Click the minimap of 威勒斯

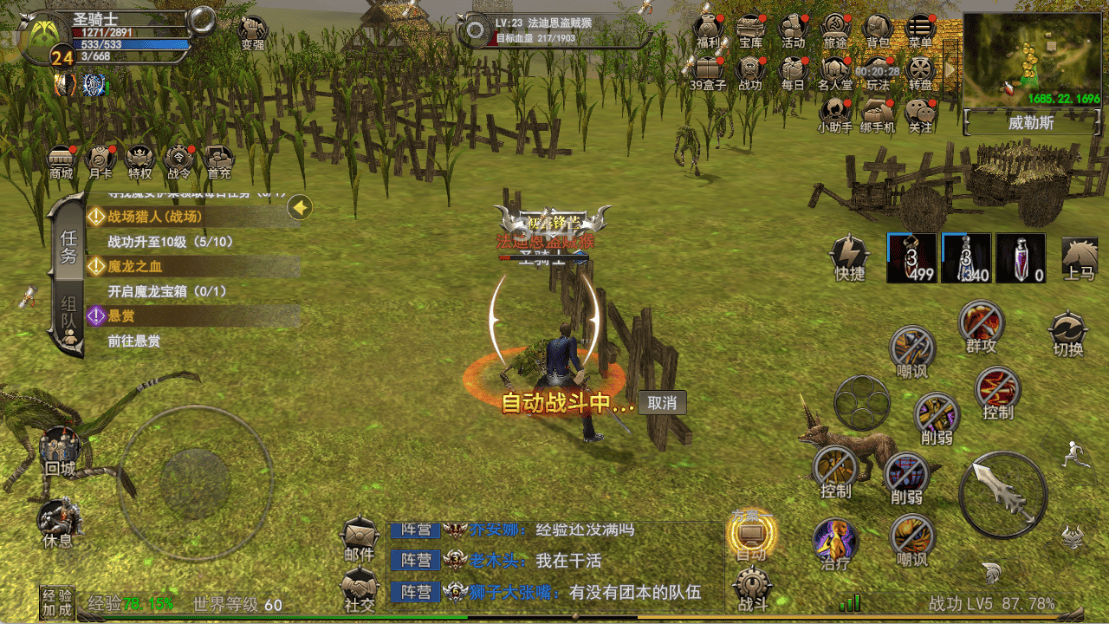[x=1031, y=58]
